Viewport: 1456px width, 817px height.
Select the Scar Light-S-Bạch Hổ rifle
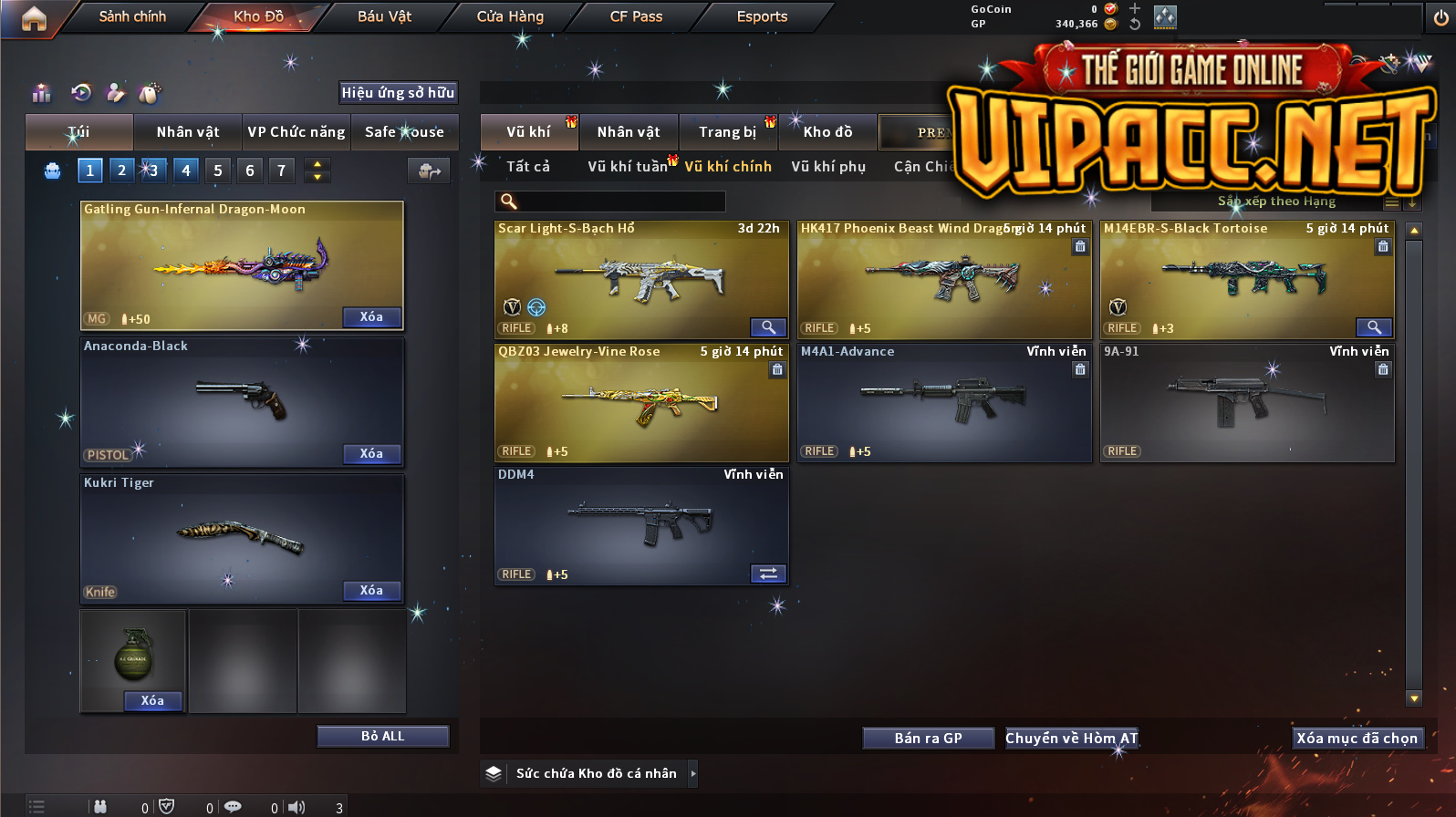[x=640, y=278]
